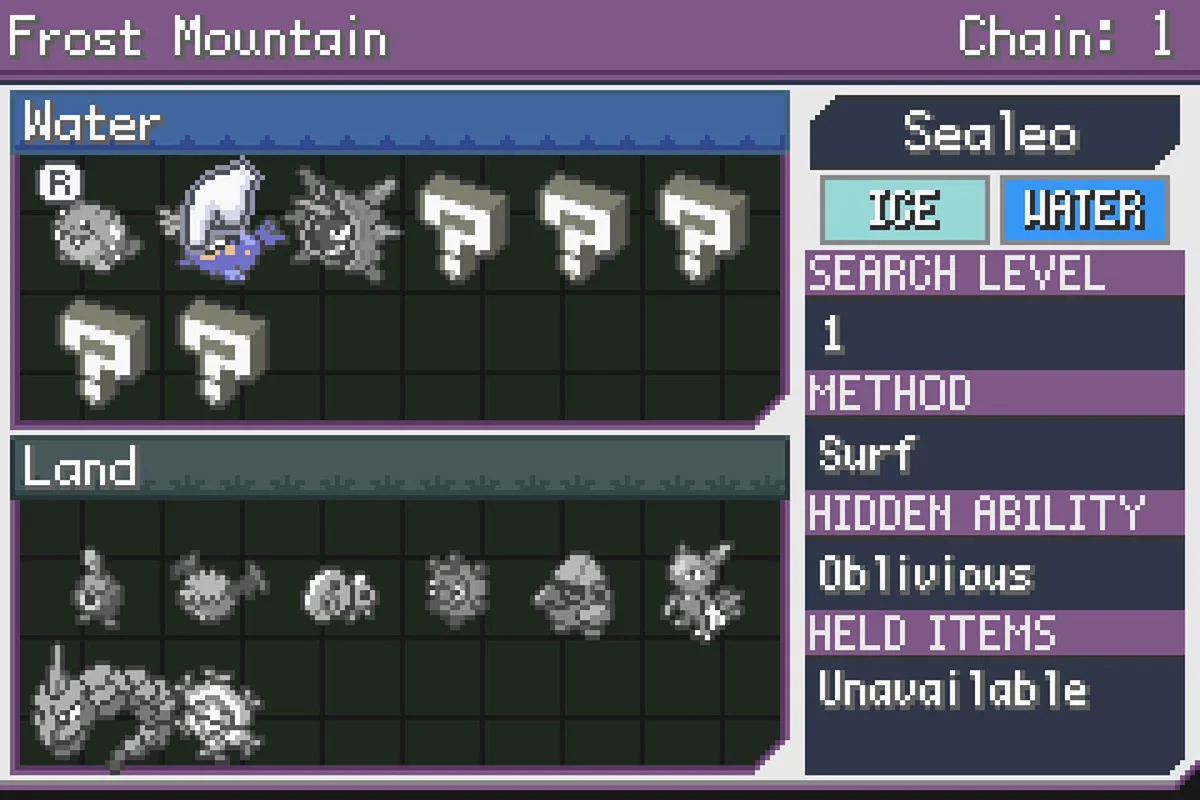Select the Sneasel icon in Land
Screen dimensions: 1200x800
pyautogui.click(x=700, y=590)
